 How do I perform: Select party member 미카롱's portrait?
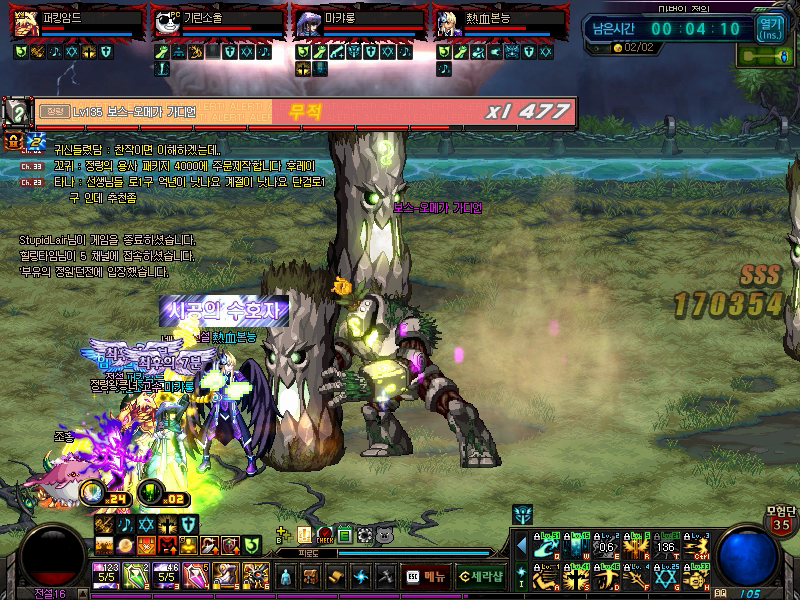click(306, 24)
